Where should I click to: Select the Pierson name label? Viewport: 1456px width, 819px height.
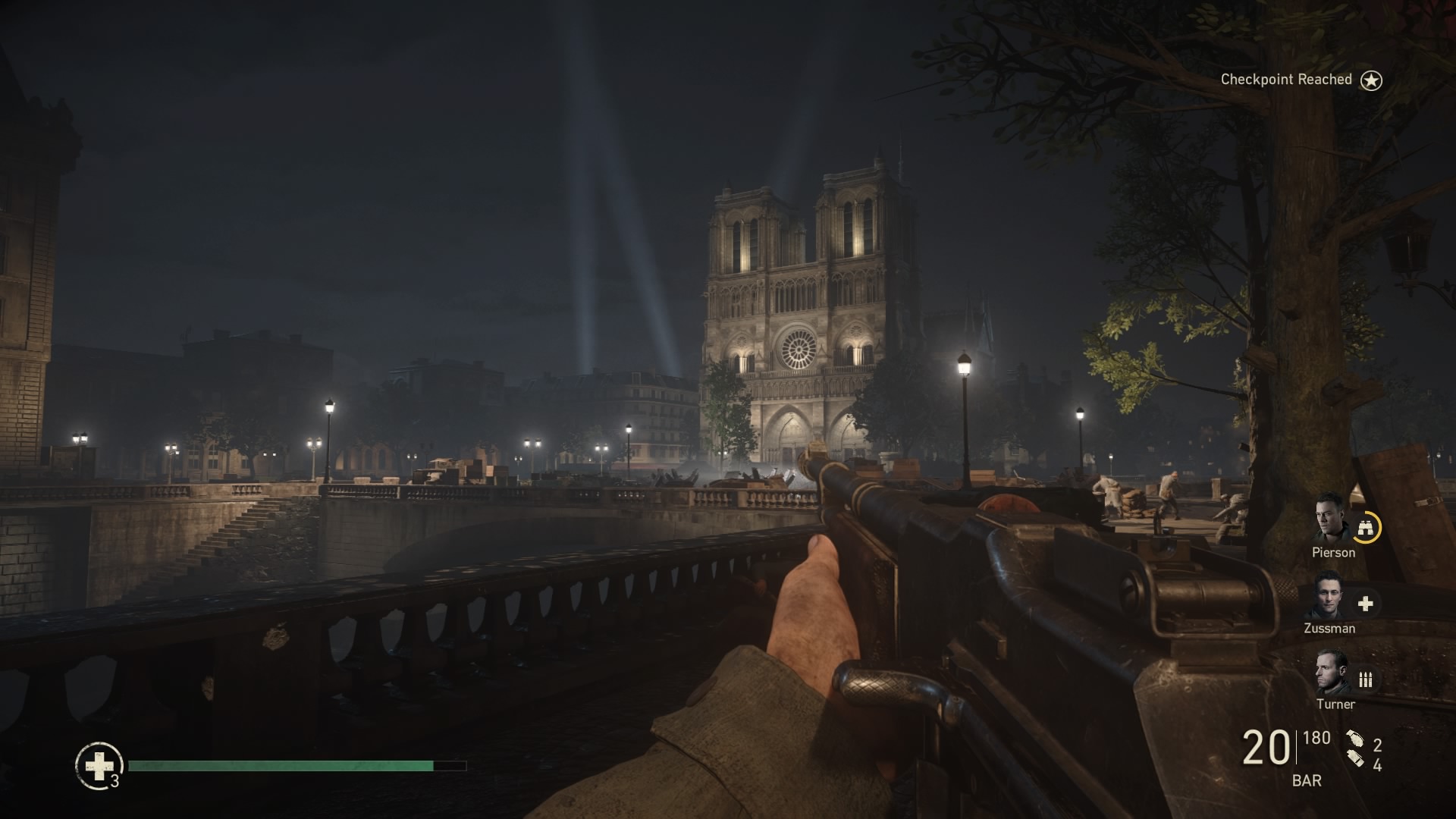coord(1334,552)
